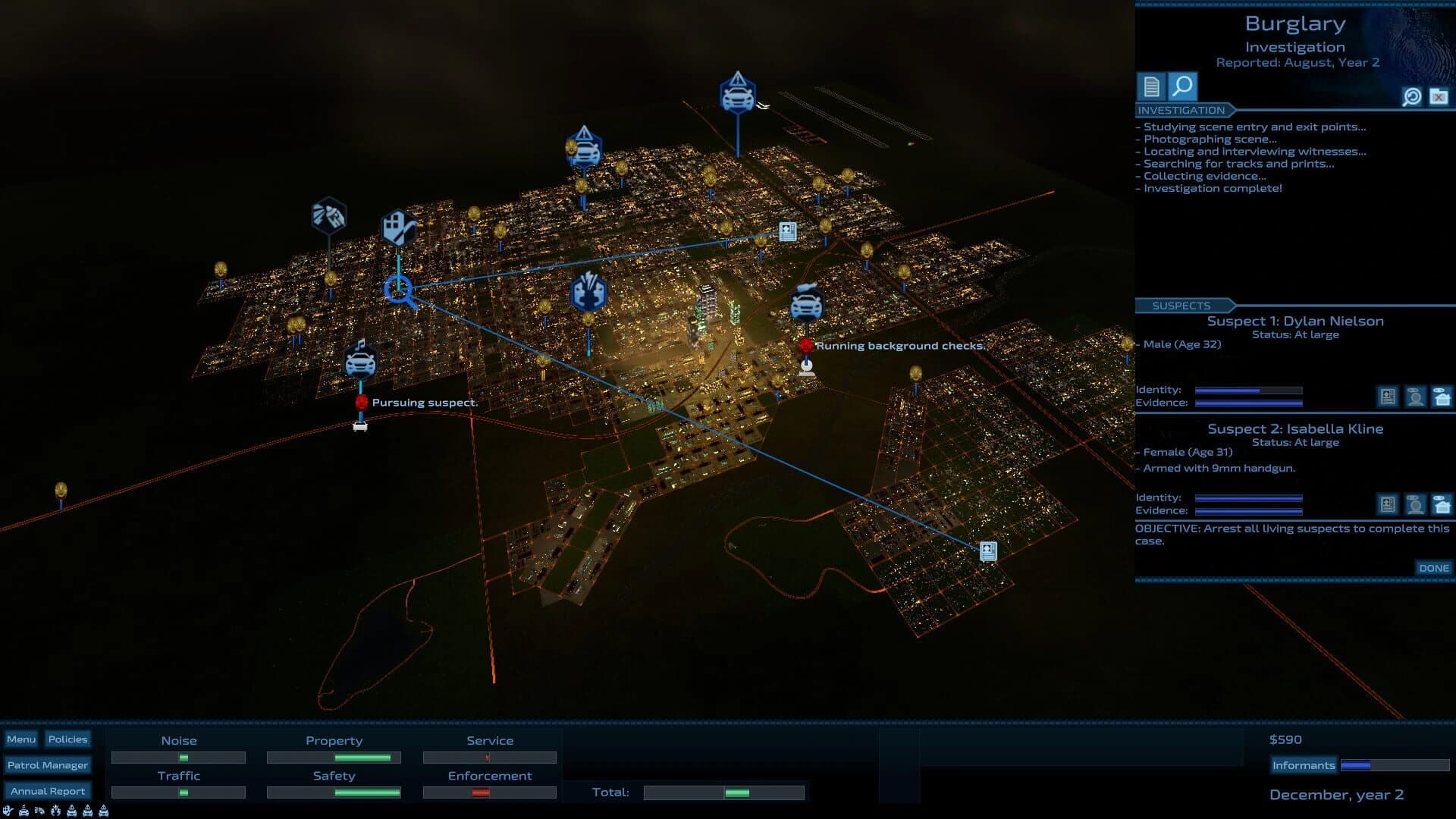Open the magnifying glass Investigation tab icon
The width and height of the screenshot is (1456, 819).
1183,88
